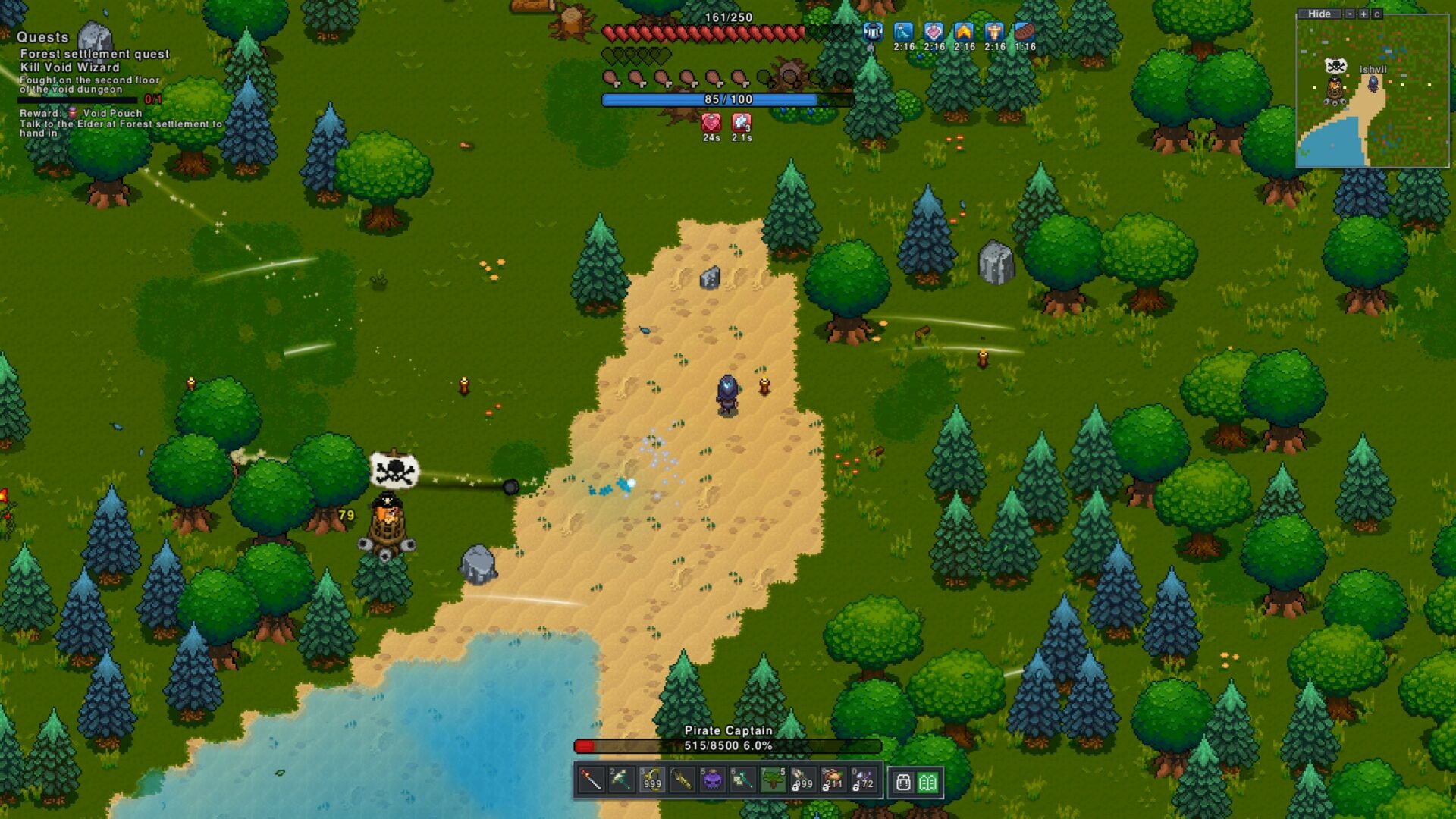This screenshot has width=1456, height=819.
Task: Hide the minimap
Action: 1319,14
